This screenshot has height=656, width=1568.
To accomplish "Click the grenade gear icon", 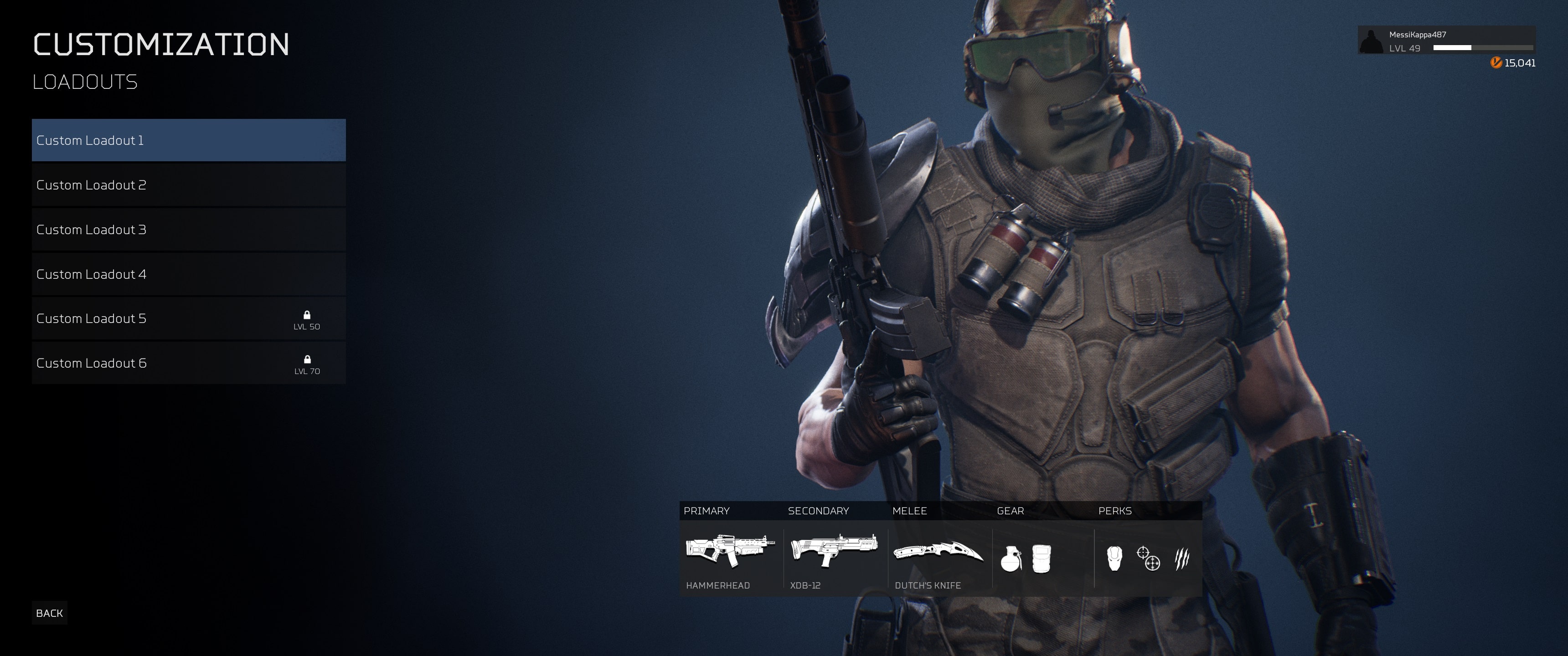I will click(1011, 559).
